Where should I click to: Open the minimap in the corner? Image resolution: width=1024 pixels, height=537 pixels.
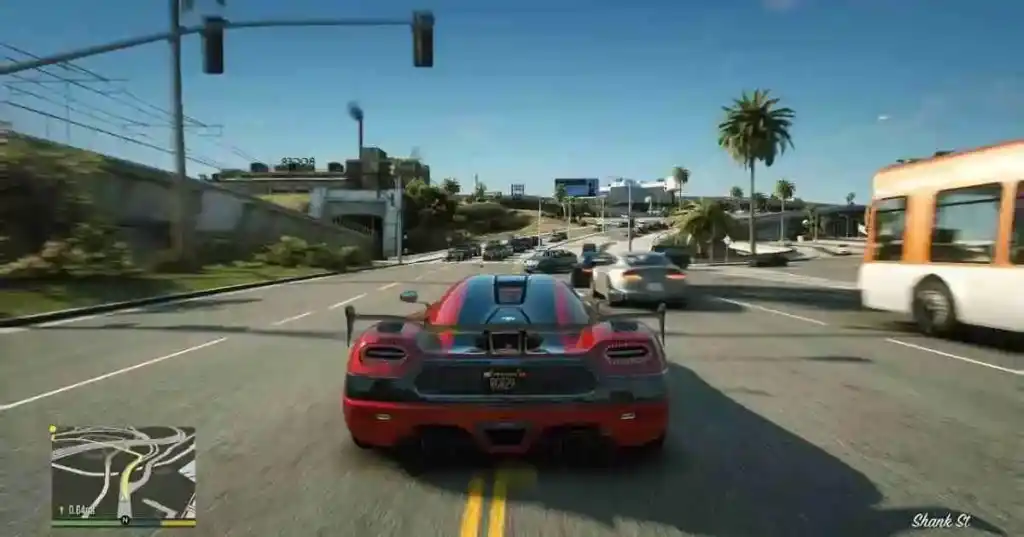tap(123, 472)
